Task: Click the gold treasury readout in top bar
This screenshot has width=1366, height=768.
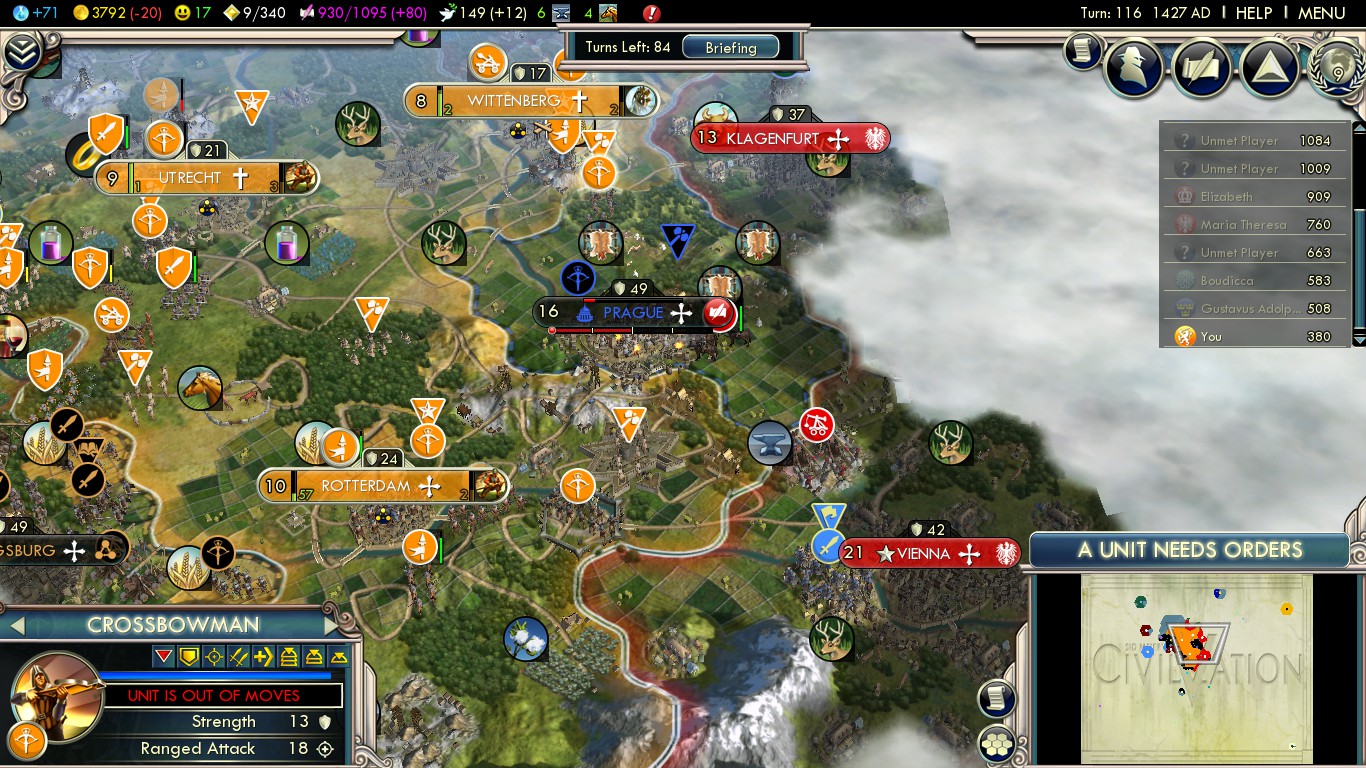Action: pyautogui.click(x=107, y=13)
